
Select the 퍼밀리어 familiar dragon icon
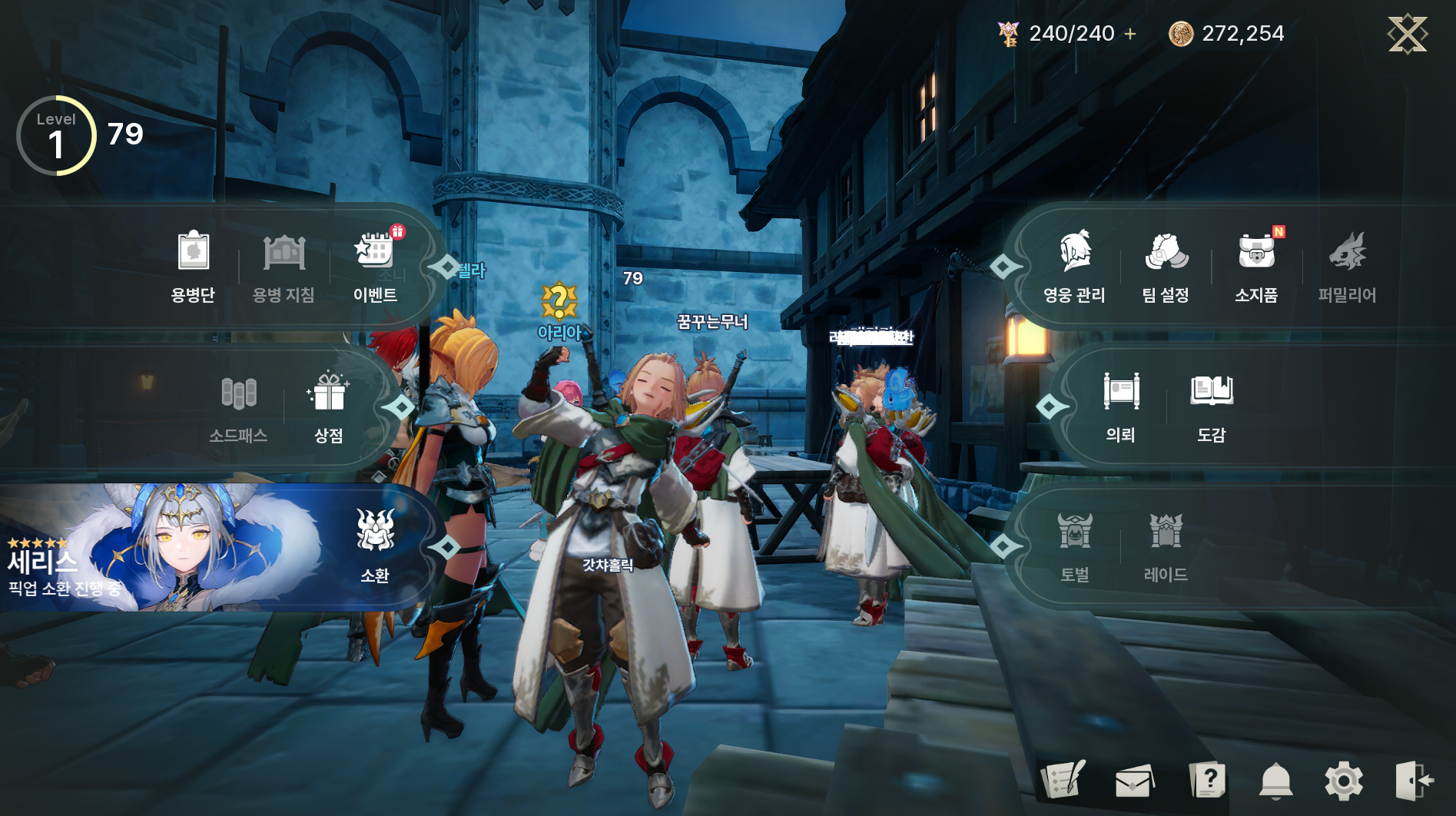click(x=1347, y=265)
